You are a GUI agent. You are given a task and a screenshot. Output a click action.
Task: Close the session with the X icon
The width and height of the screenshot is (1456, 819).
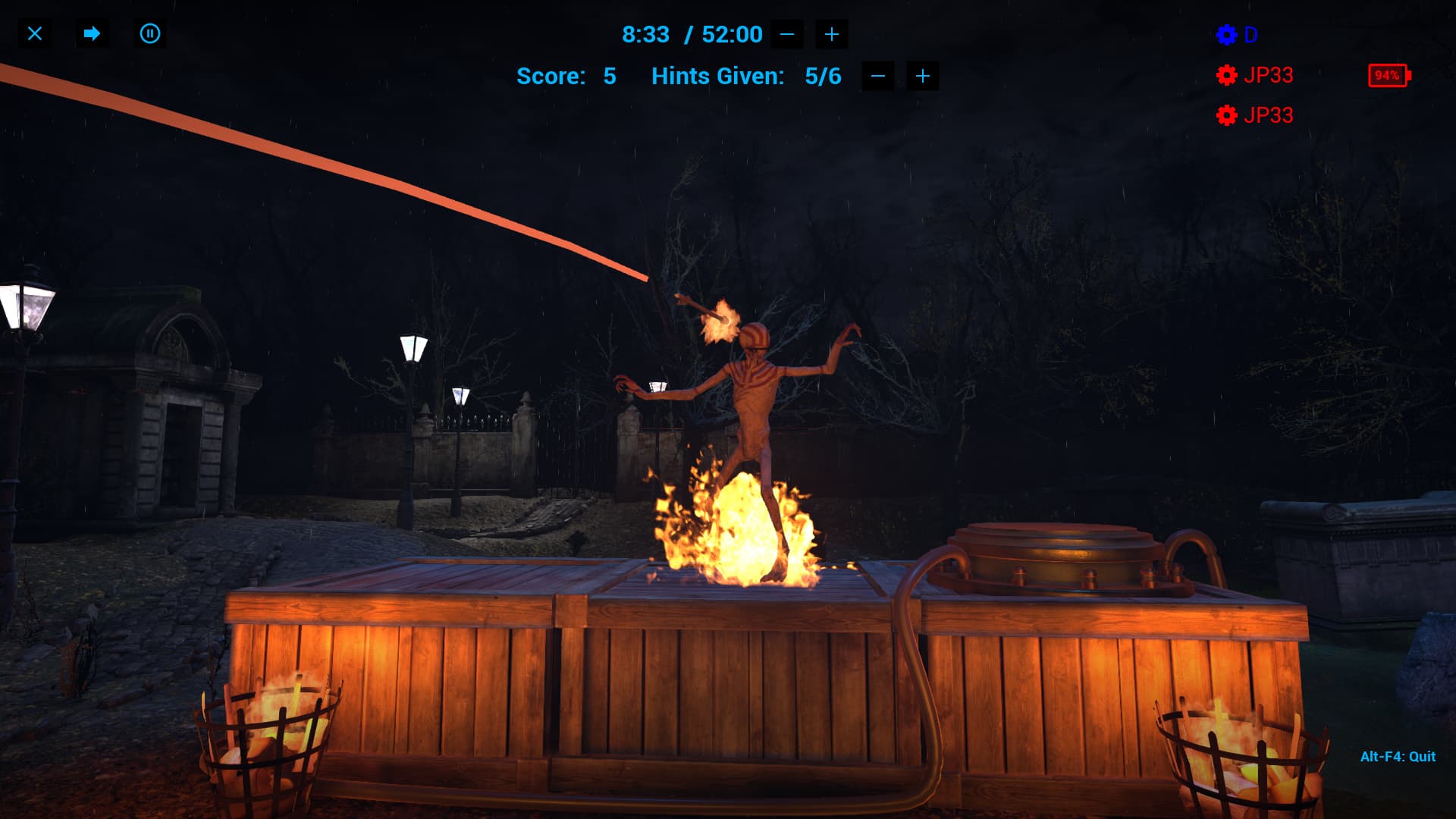(x=34, y=34)
